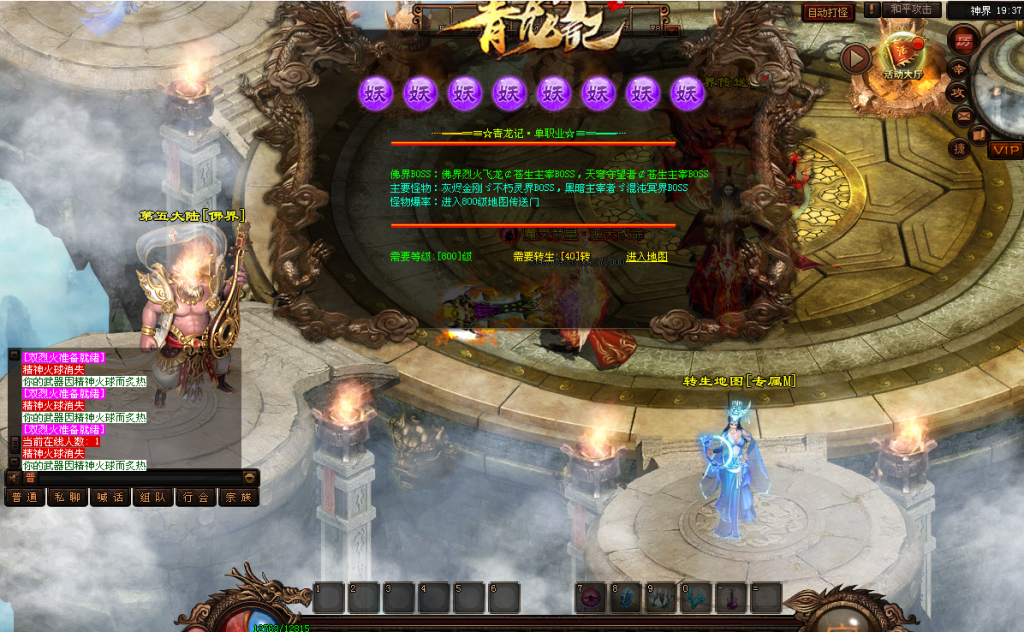This screenshot has width=1024, height=632.
Task: Open the book icon near minimap
Action: click(980, 133)
